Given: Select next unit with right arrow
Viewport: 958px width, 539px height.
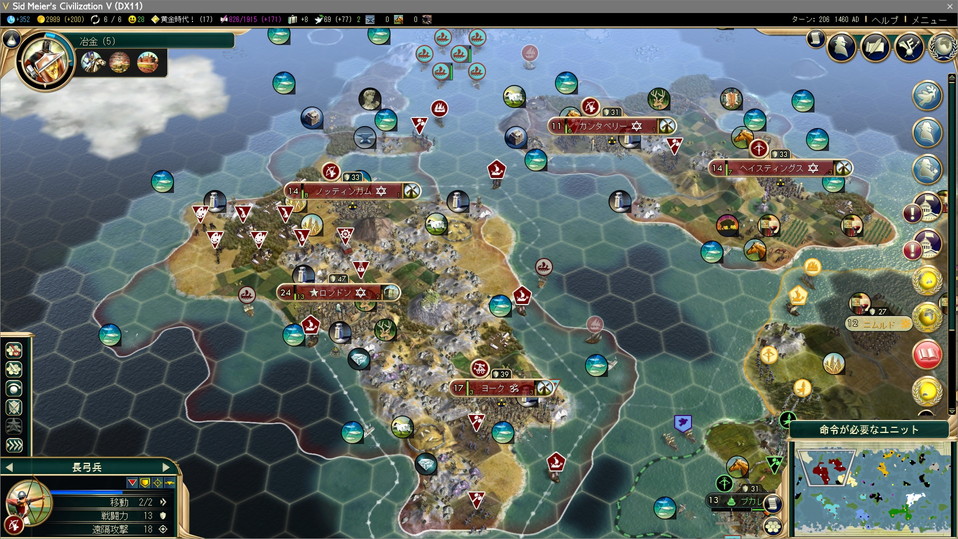Looking at the screenshot, I should coord(167,467).
